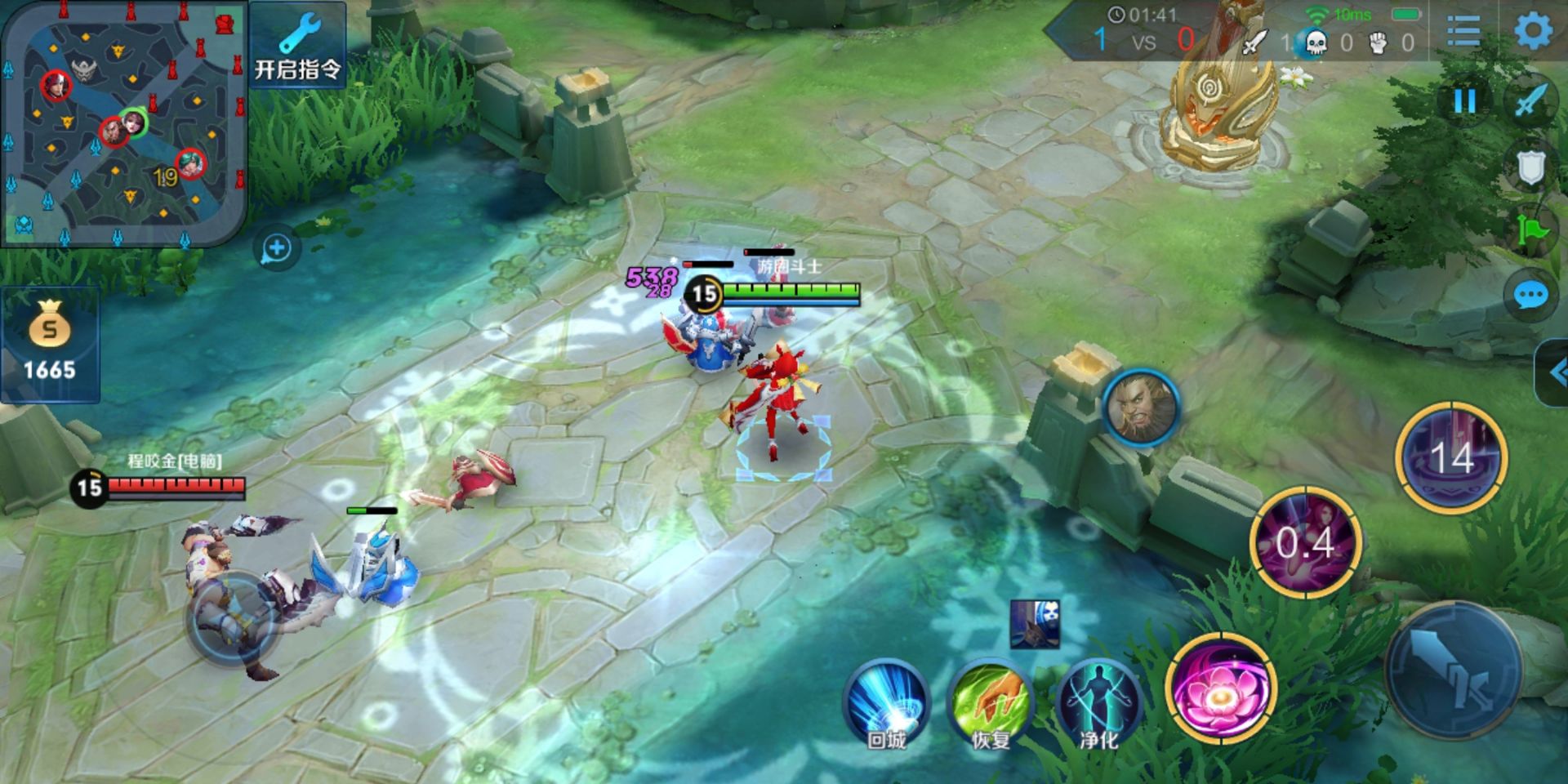Open the minimap
1568x784 pixels.
coord(124,122)
